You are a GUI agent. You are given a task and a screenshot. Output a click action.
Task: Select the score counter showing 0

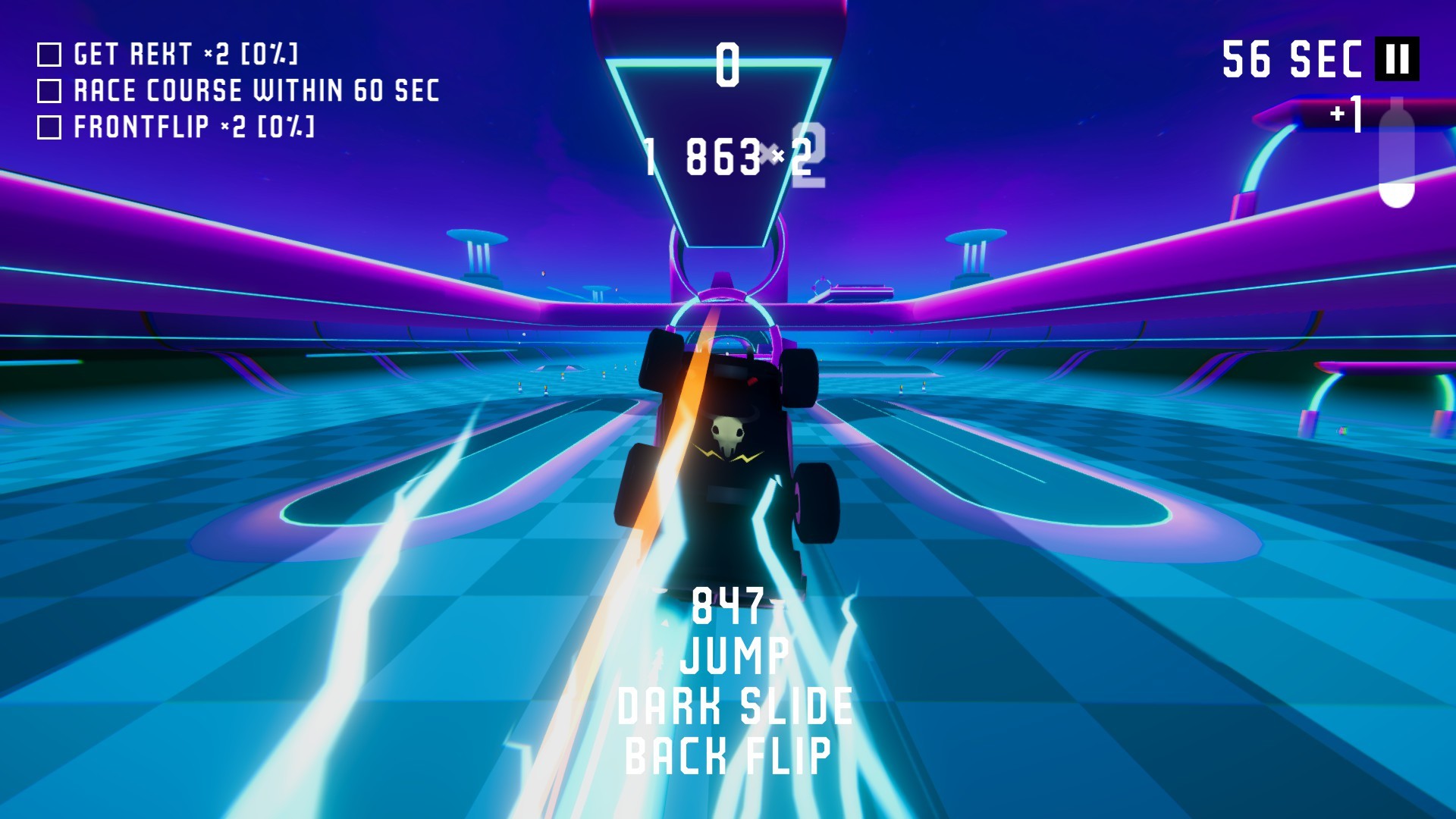(x=726, y=64)
